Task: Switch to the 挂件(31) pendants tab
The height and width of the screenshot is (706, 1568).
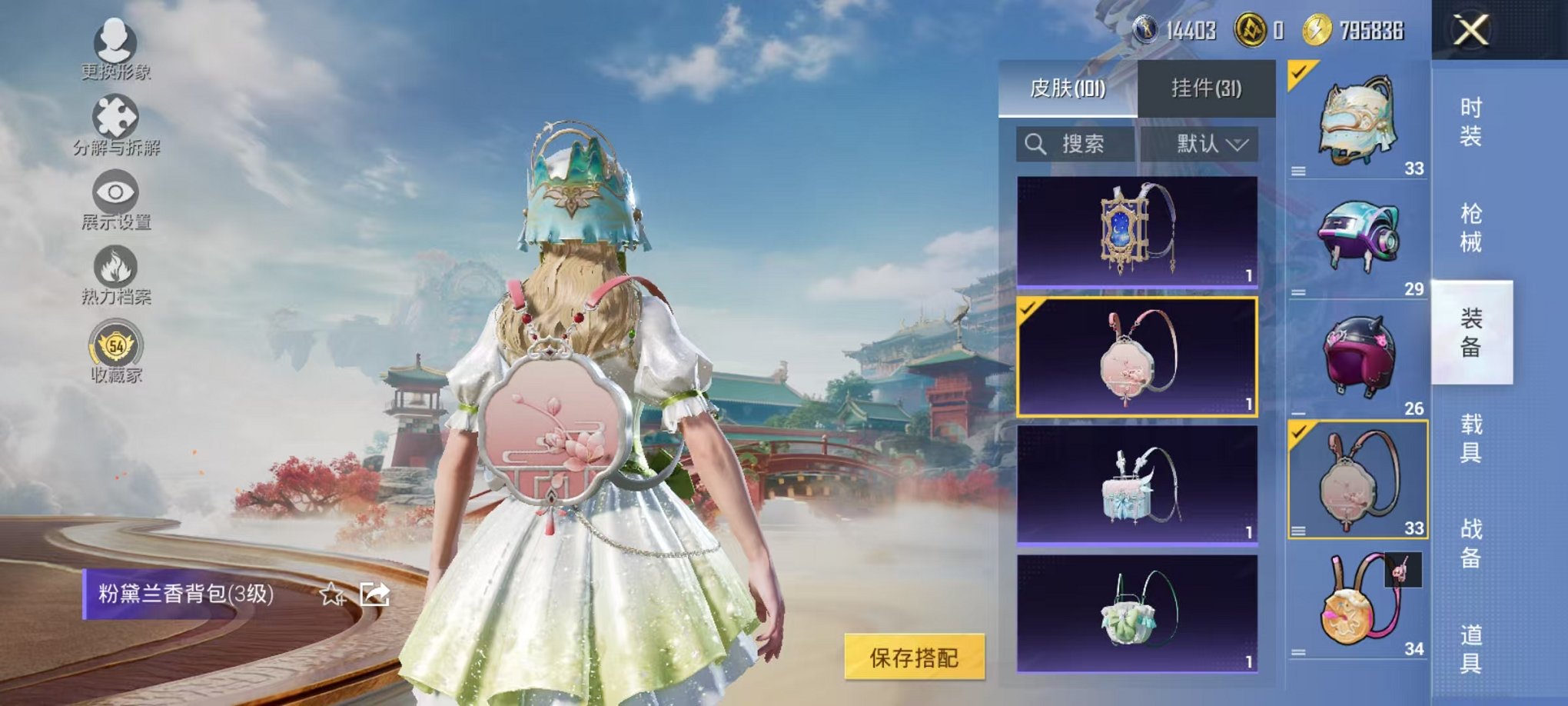Action: 1207,88
